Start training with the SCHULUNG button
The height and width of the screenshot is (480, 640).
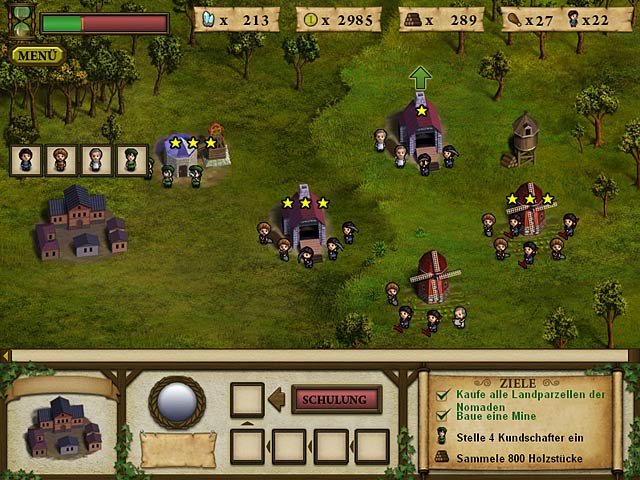click(x=336, y=400)
